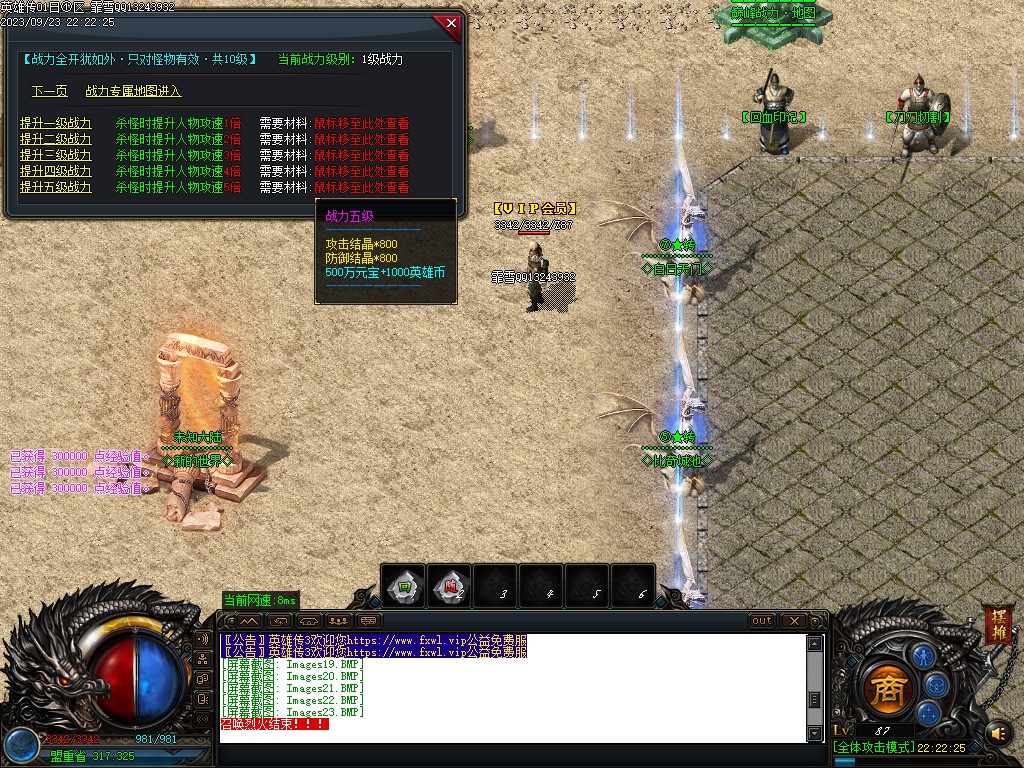Open the orange 商 shop button
The height and width of the screenshot is (768, 1024).
[885, 688]
